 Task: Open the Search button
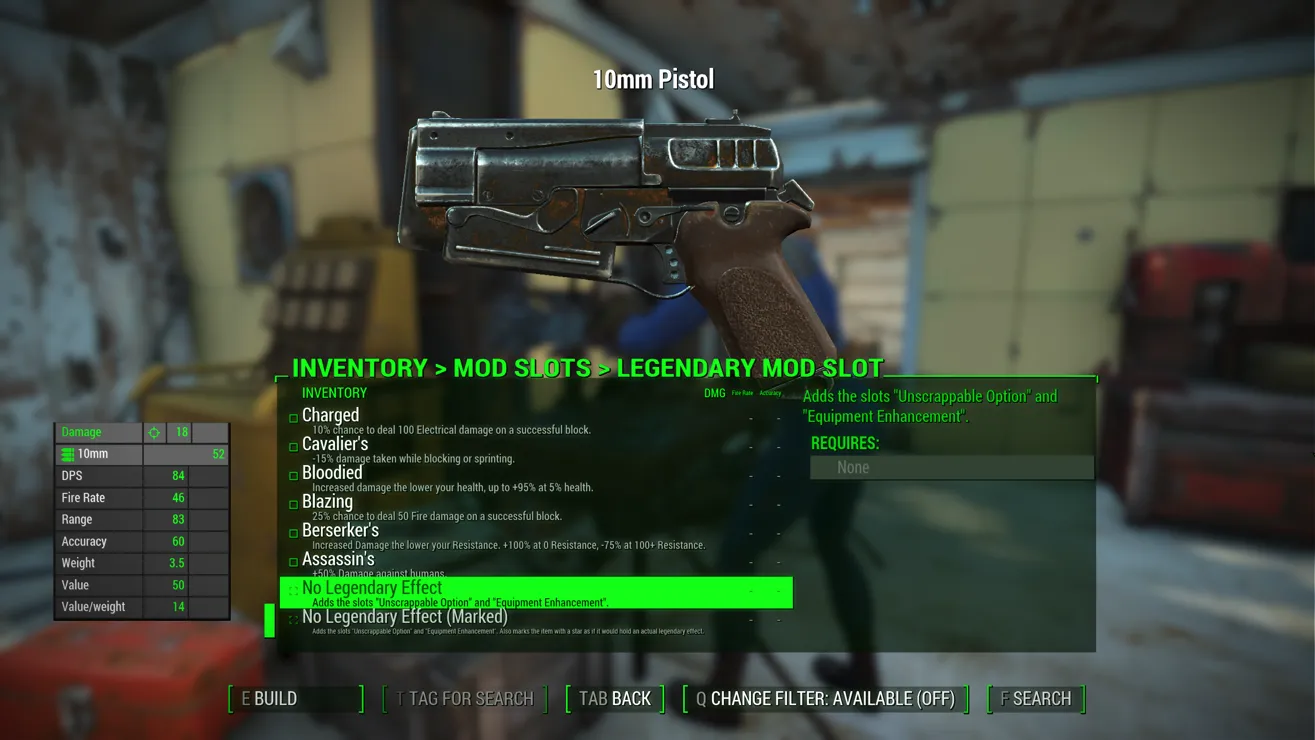click(1036, 698)
